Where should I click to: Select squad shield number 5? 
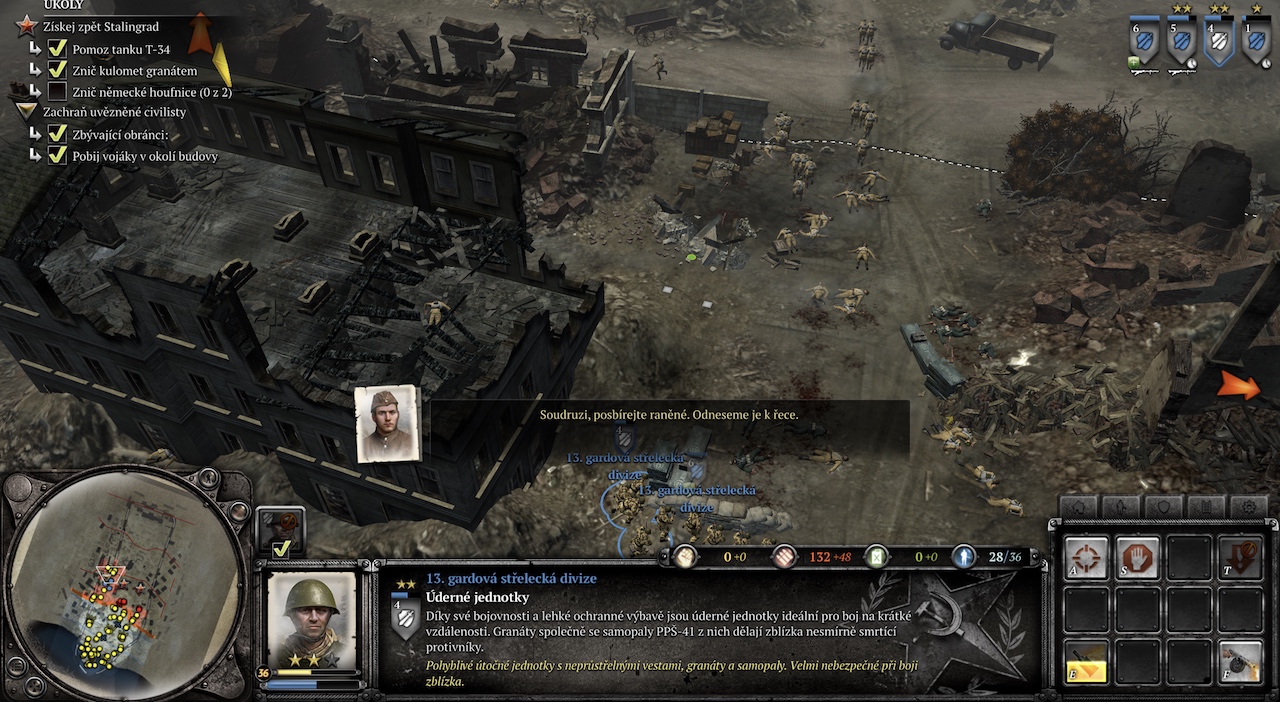[x=1181, y=42]
